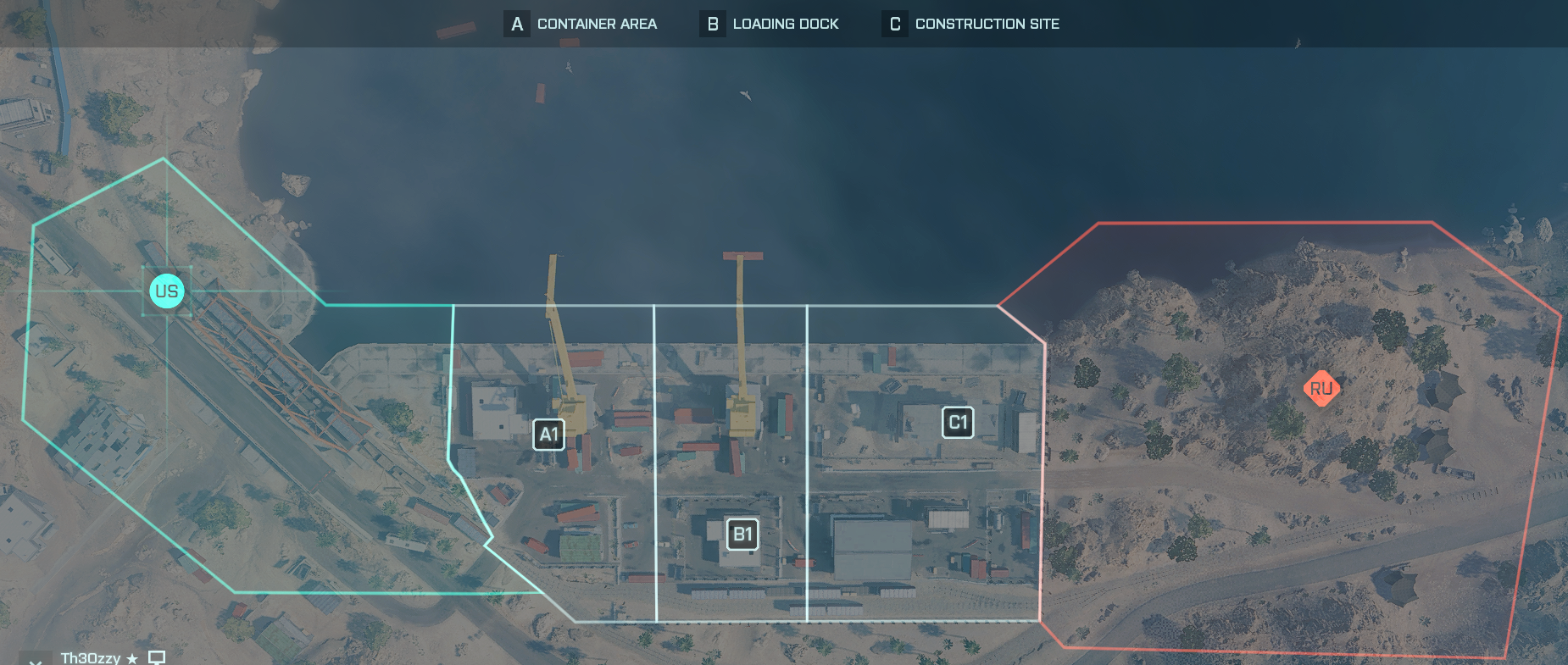Click the US deployment point marker
The image size is (1568, 665).
point(166,291)
